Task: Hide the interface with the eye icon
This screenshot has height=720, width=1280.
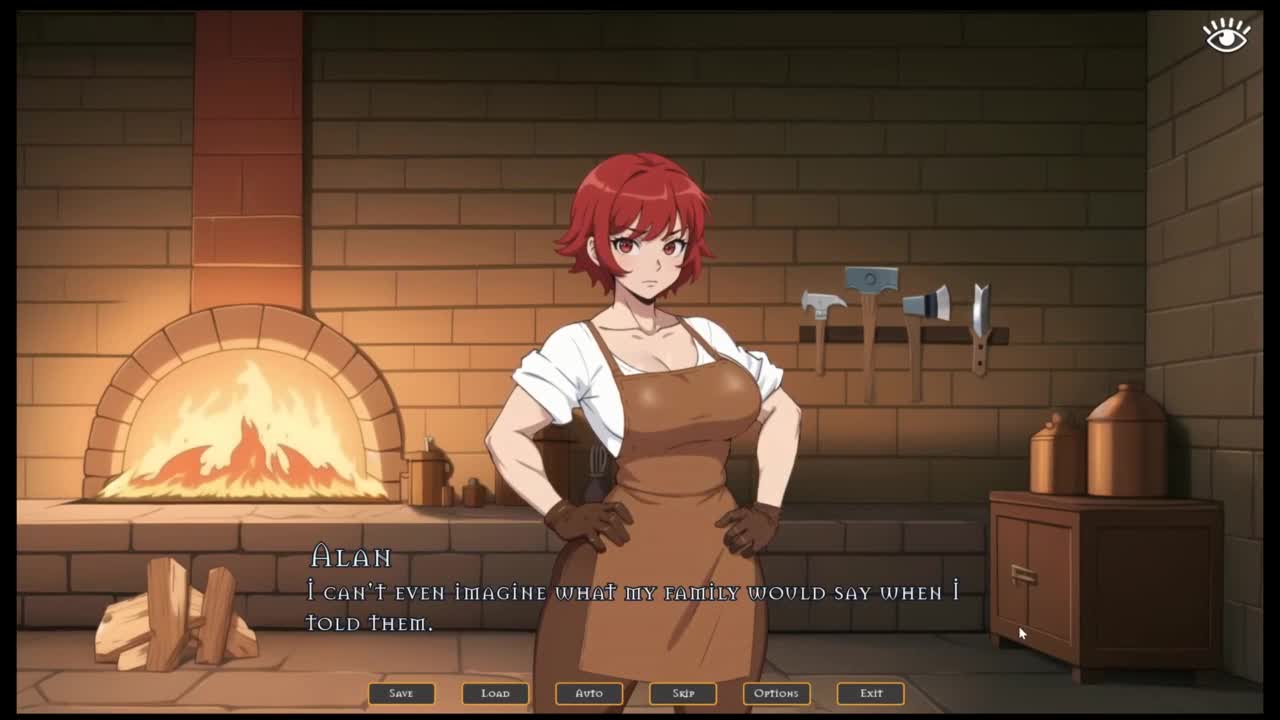Action: pos(1226,36)
